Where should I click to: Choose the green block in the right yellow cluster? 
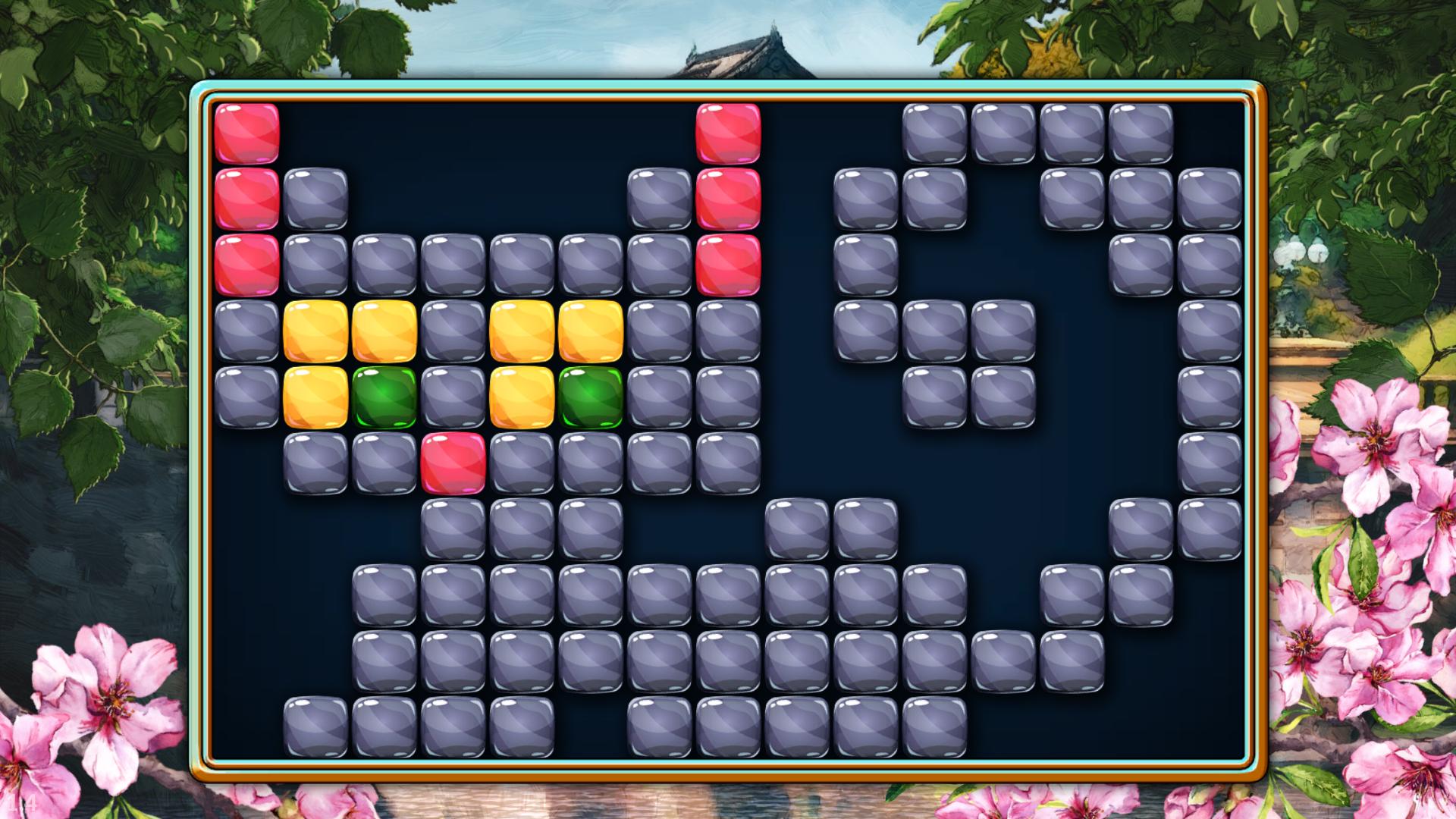(x=591, y=397)
